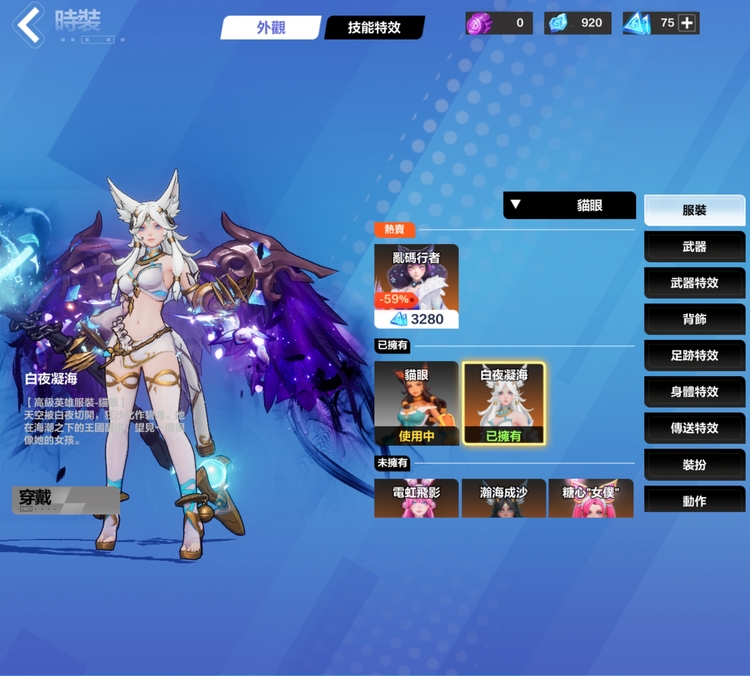Switch to the 外觀 tab

coord(271,28)
